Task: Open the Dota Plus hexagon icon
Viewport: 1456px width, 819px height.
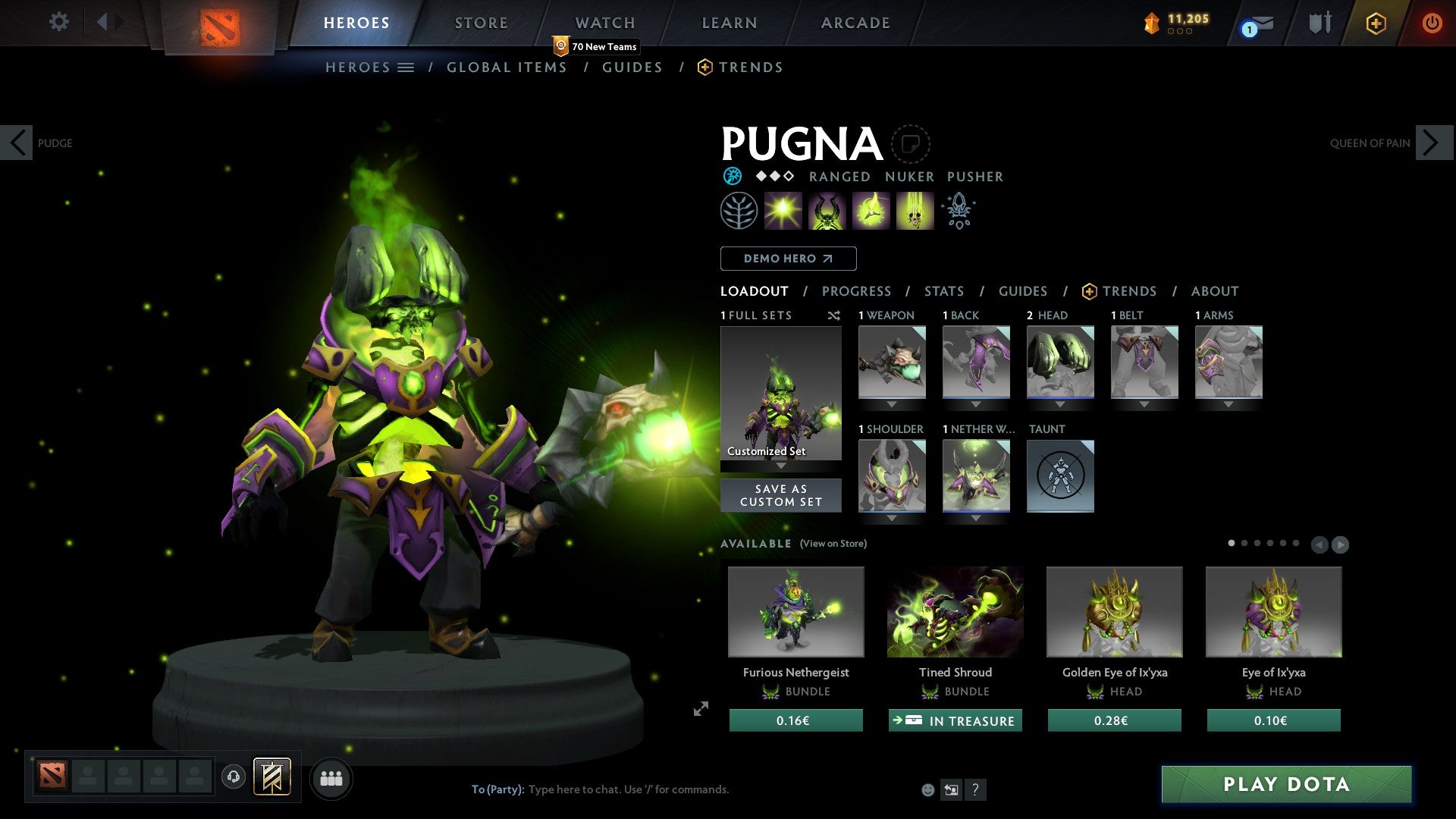Action: click(x=1376, y=23)
